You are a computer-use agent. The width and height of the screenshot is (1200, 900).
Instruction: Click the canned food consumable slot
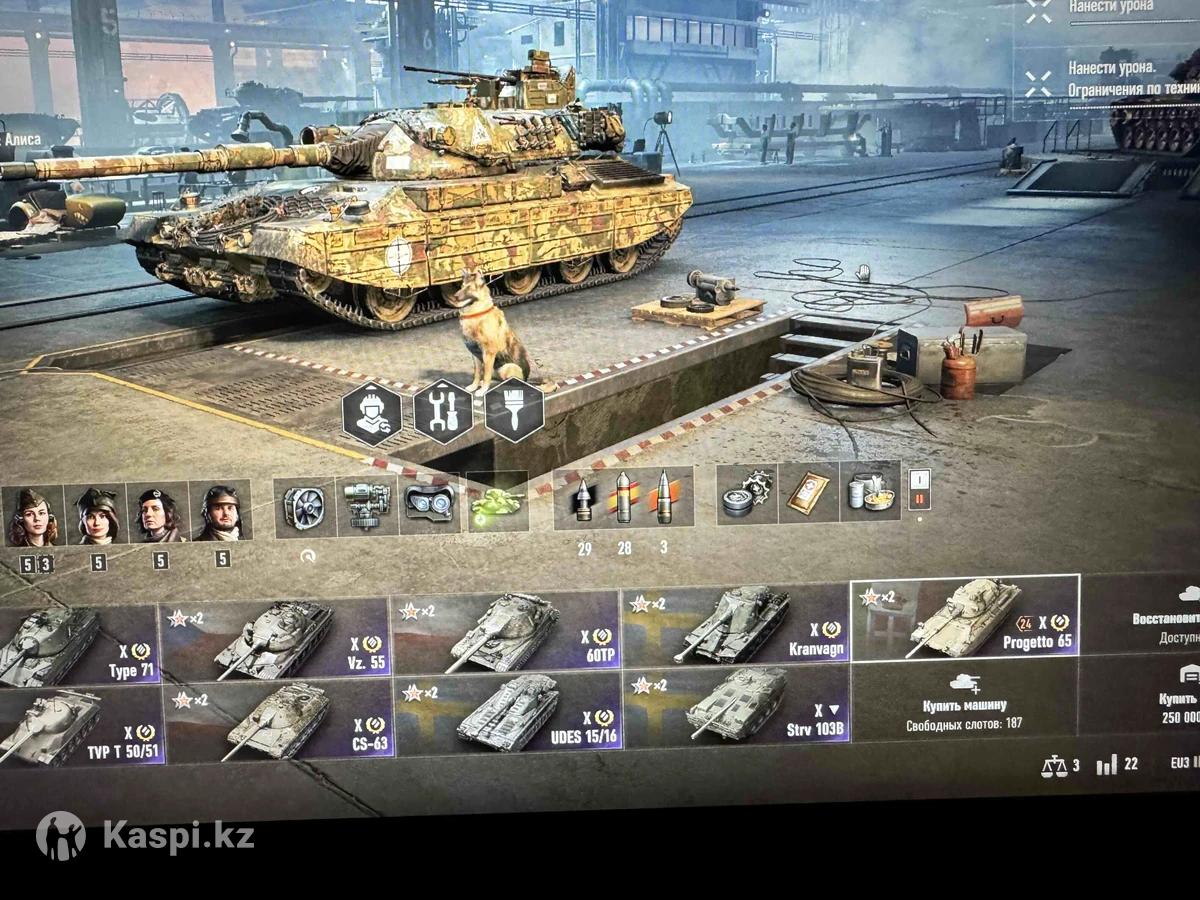coord(870,491)
